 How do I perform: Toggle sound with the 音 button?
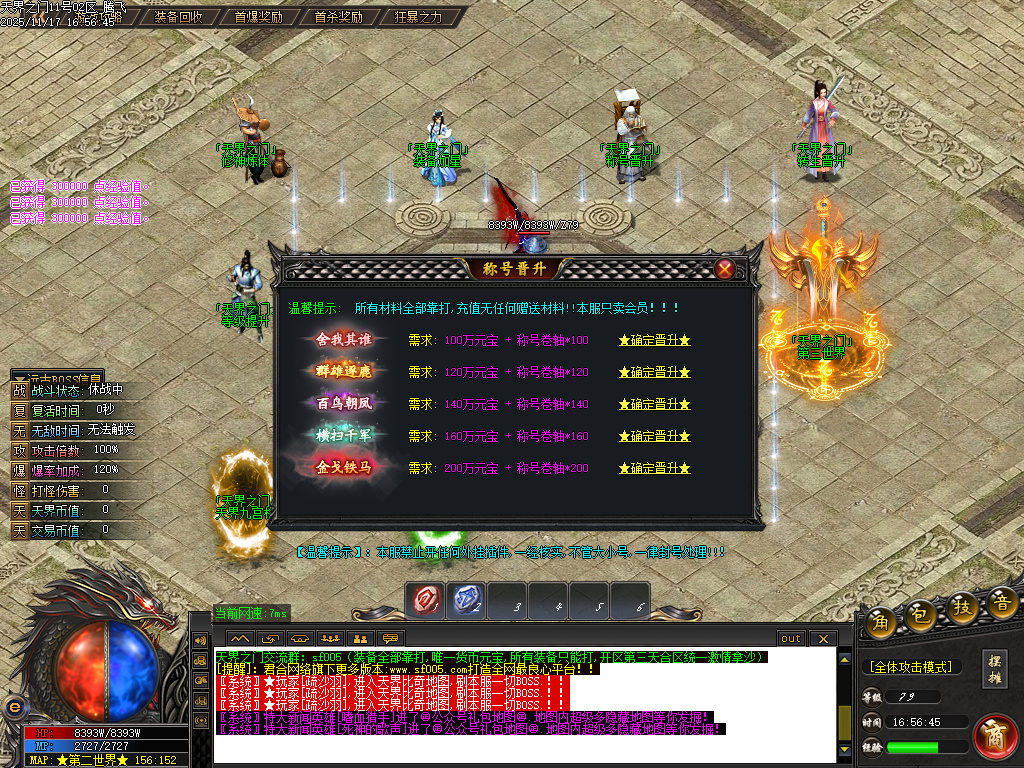1003,602
